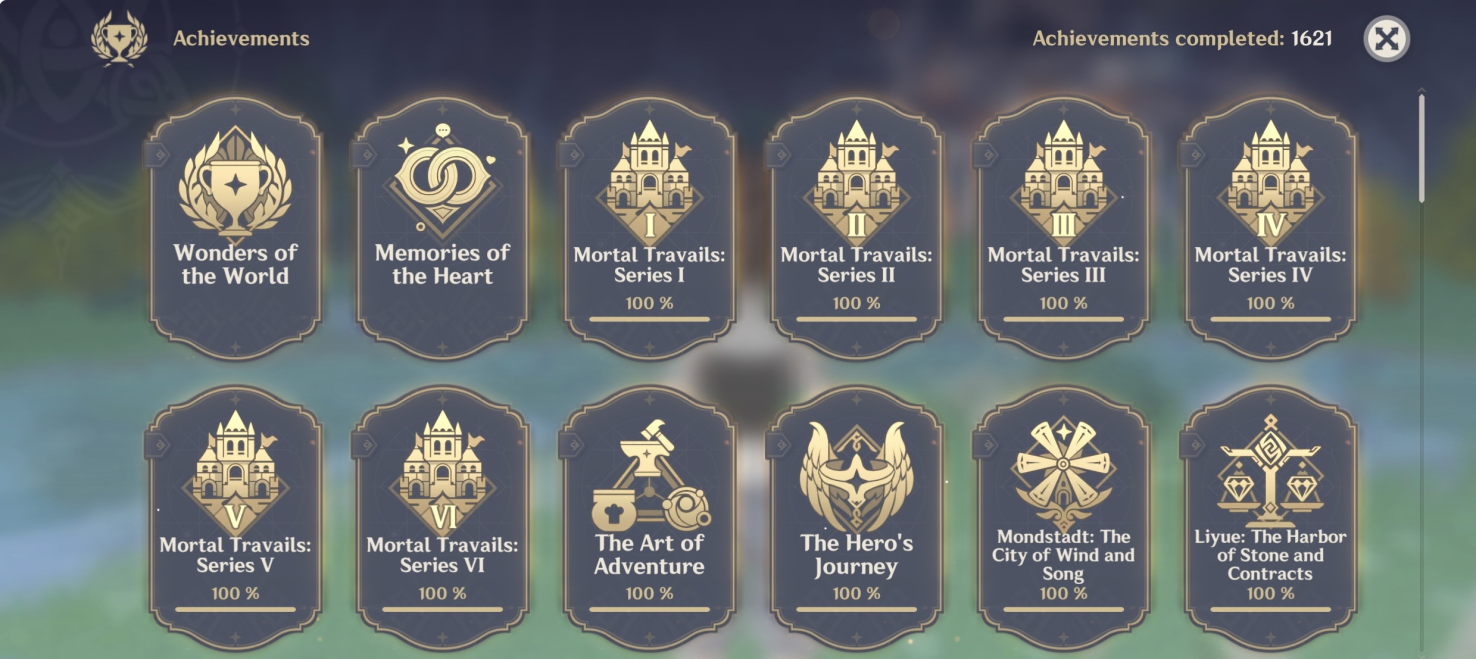Select The Hero's Journey card
The height and width of the screenshot is (659, 1476).
pos(856,516)
